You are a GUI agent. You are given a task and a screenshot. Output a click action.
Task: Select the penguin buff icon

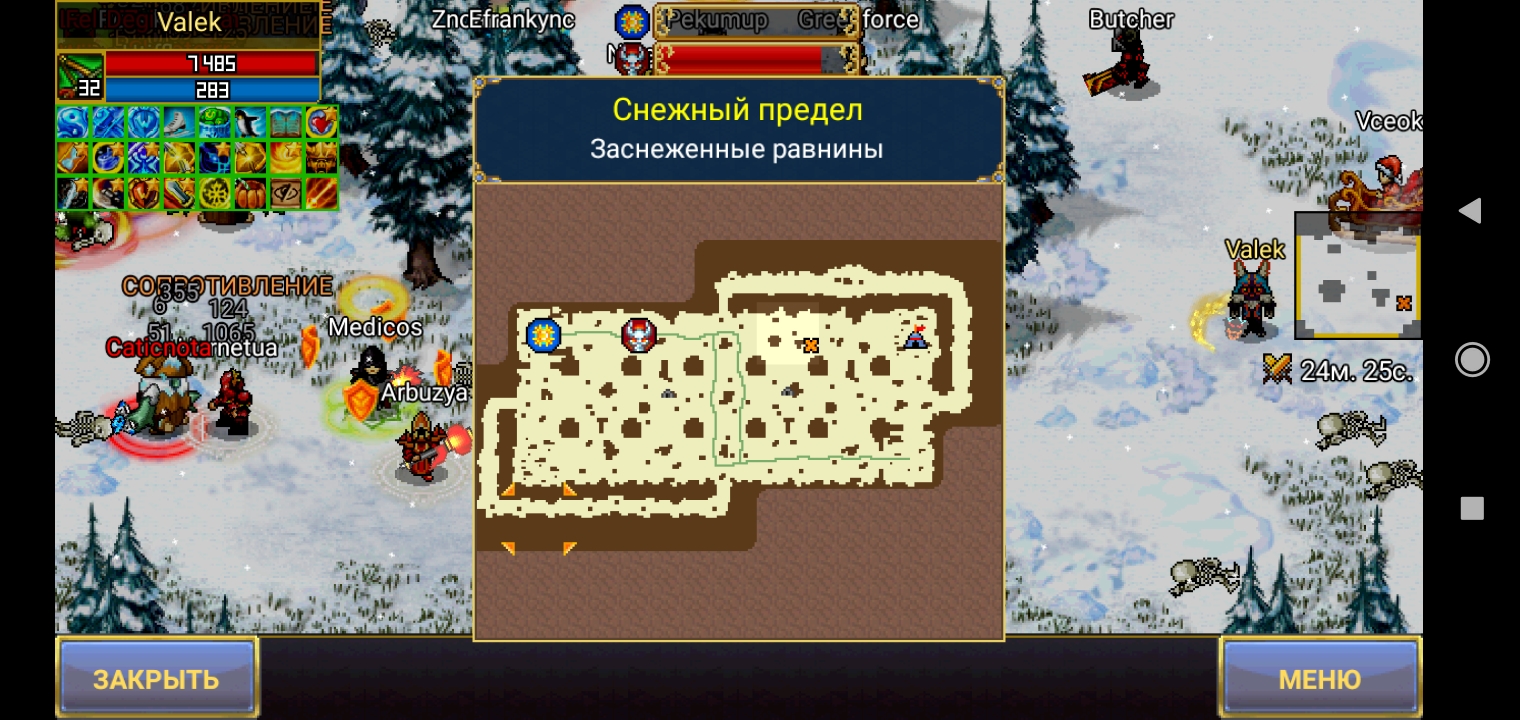pyautogui.click(x=250, y=123)
